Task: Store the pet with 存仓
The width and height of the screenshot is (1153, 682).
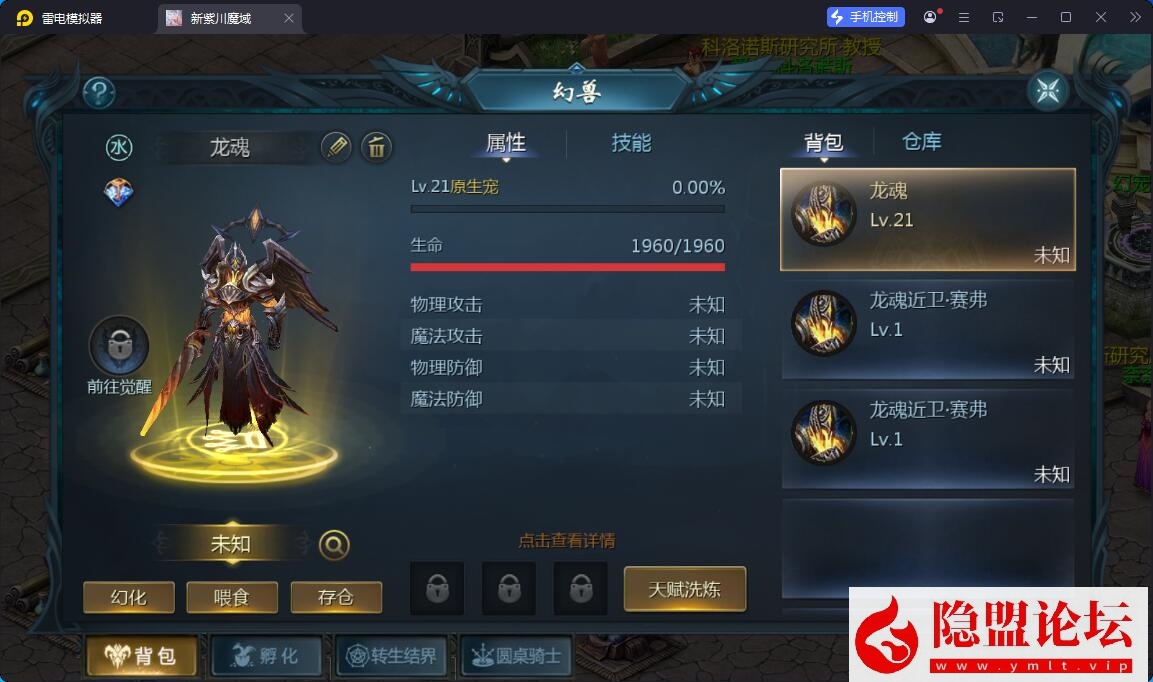Action: tap(336, 597)
